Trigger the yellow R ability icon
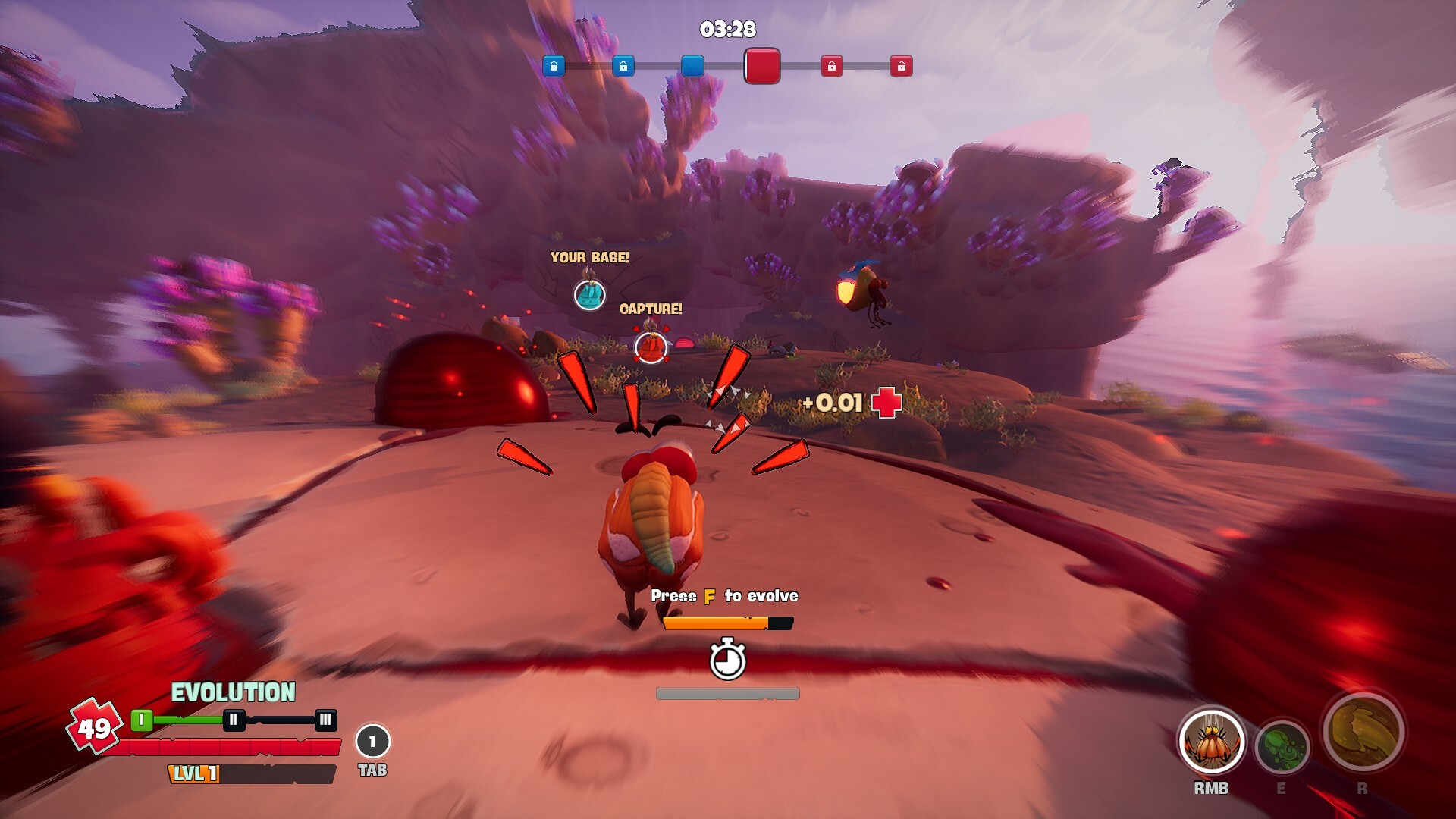 [1363, 732]
